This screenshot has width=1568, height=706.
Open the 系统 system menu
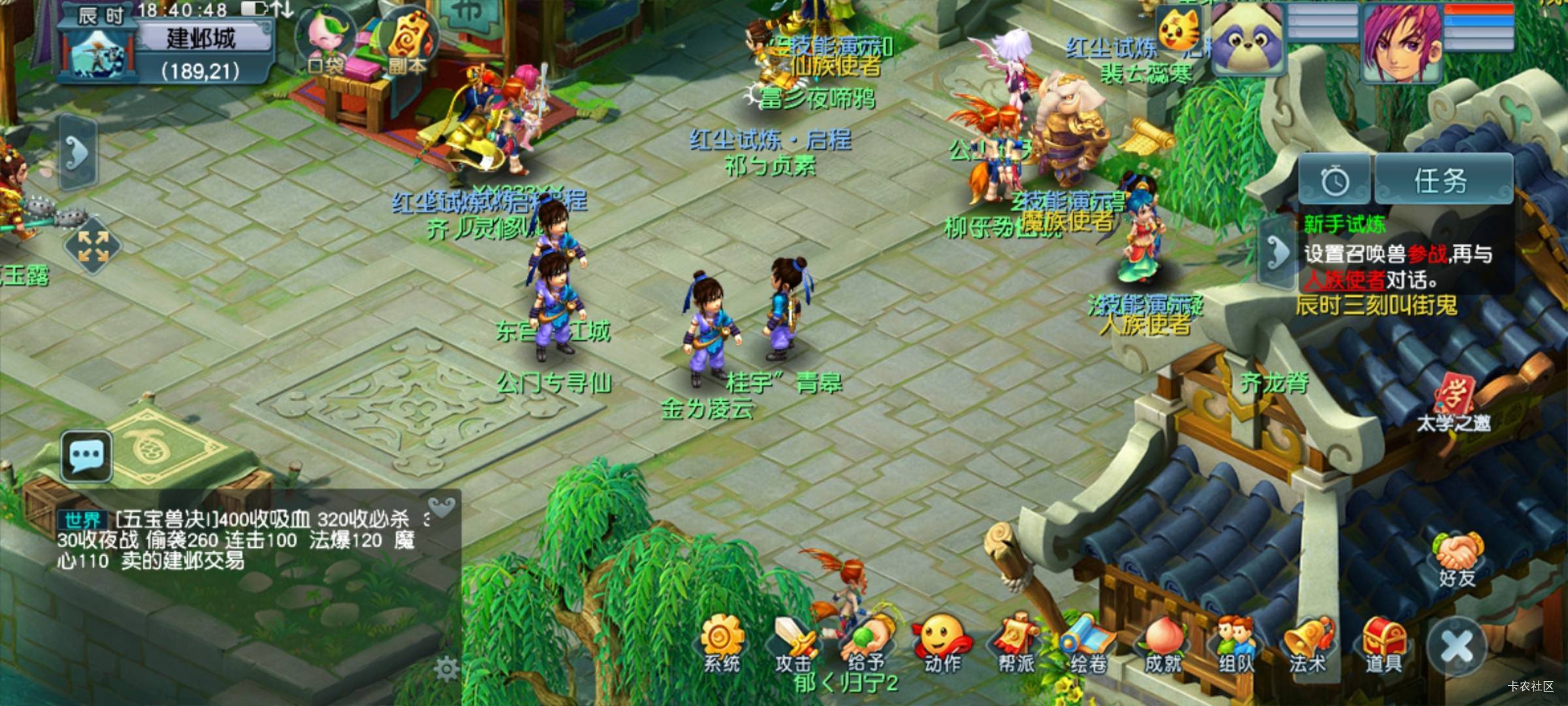coord(722,644)
